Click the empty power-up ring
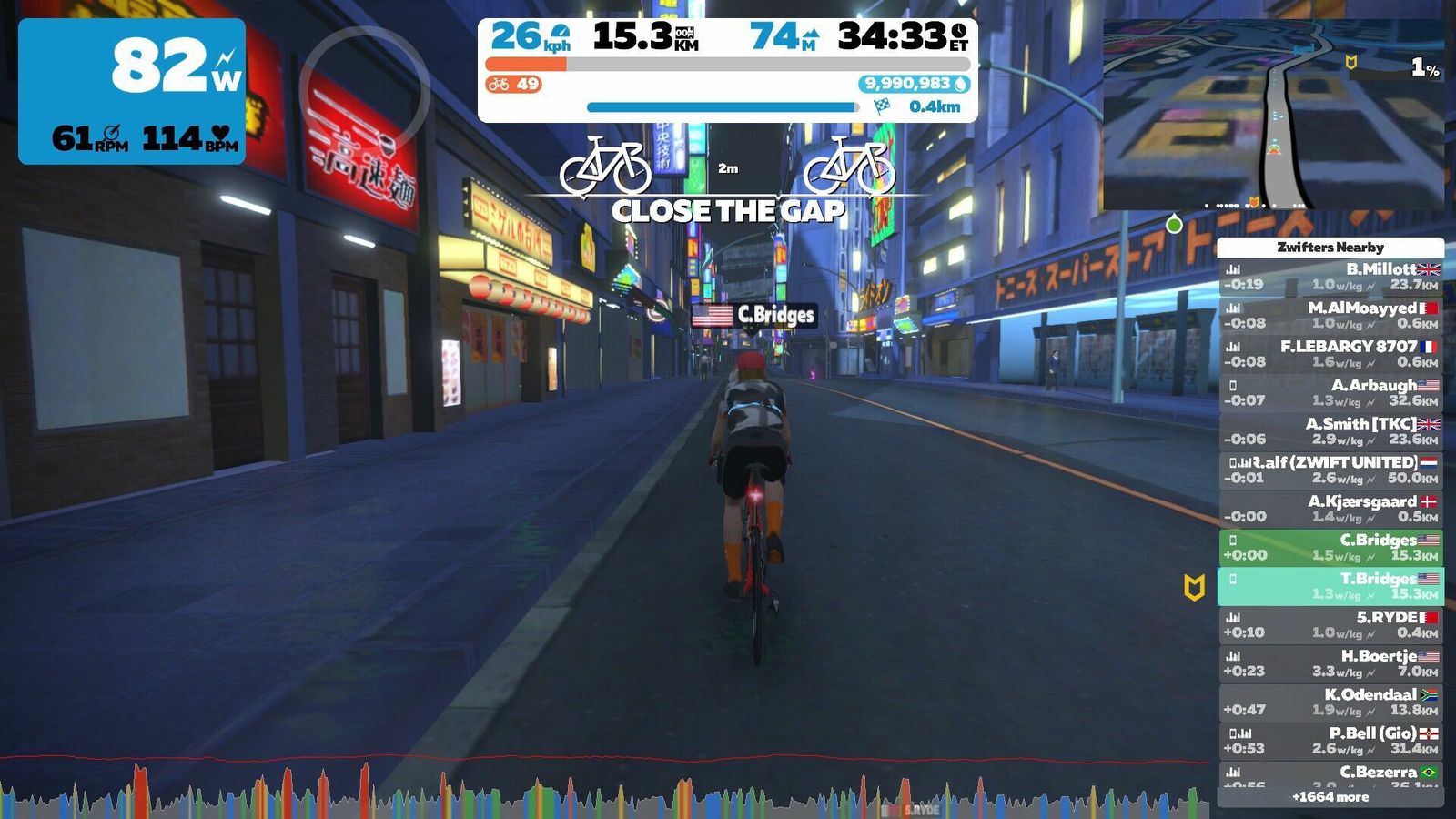Viewport: 1456px width, 819px height. coord(364,89)
